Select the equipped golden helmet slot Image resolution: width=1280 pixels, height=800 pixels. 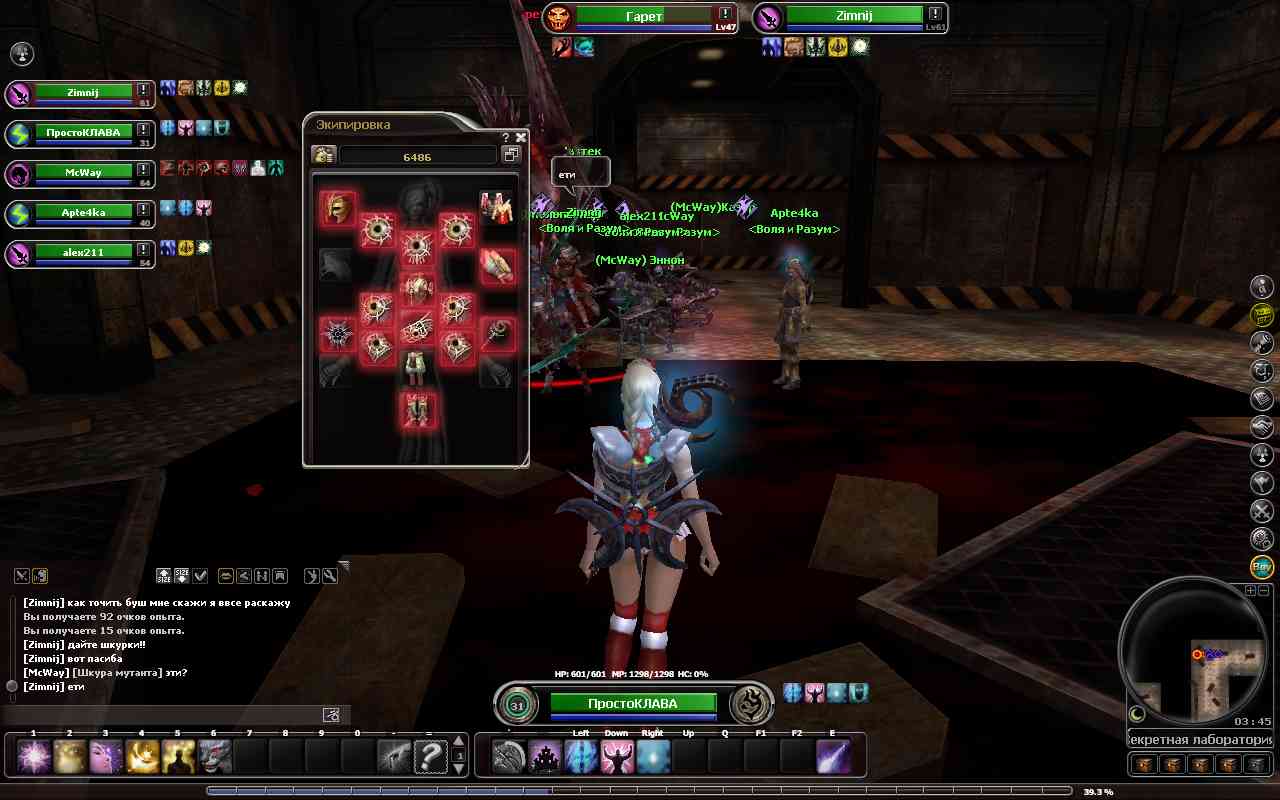(x=337, y=208)
